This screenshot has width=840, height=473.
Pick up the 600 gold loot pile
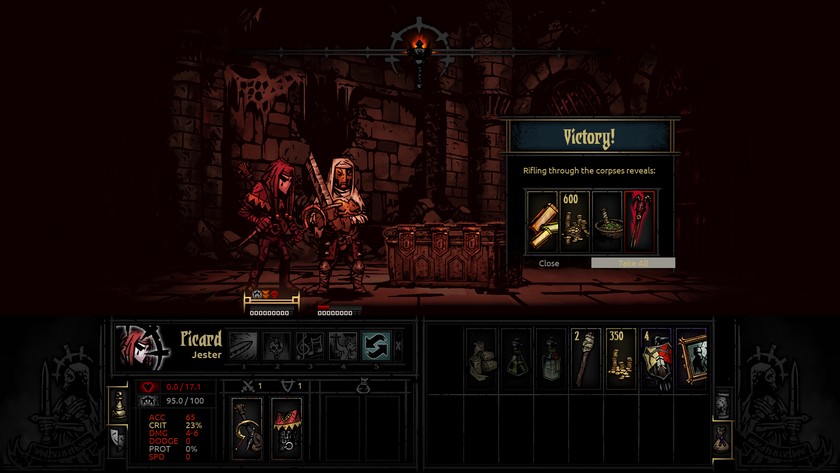[574, 218]
